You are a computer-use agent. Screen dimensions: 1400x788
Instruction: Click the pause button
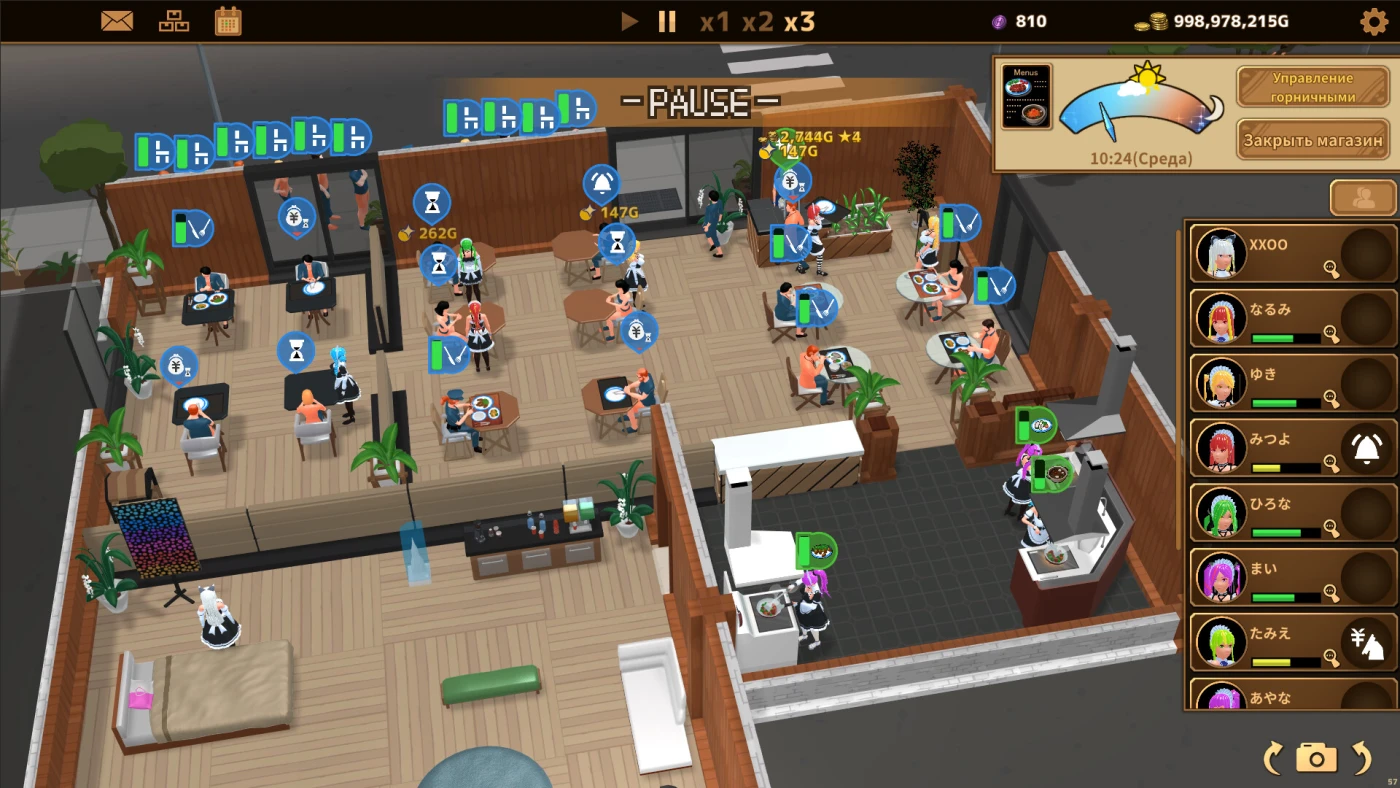[667, 21]
